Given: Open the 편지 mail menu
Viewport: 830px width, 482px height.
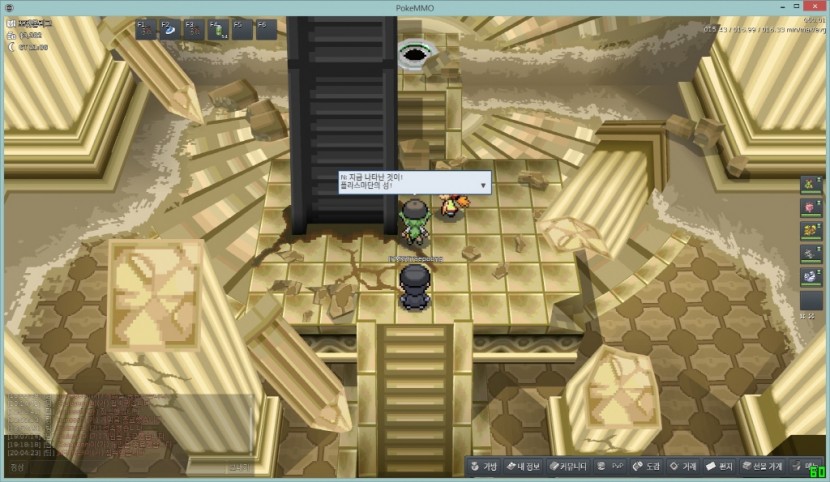Looking at the screenshot, I should (721, 466).
